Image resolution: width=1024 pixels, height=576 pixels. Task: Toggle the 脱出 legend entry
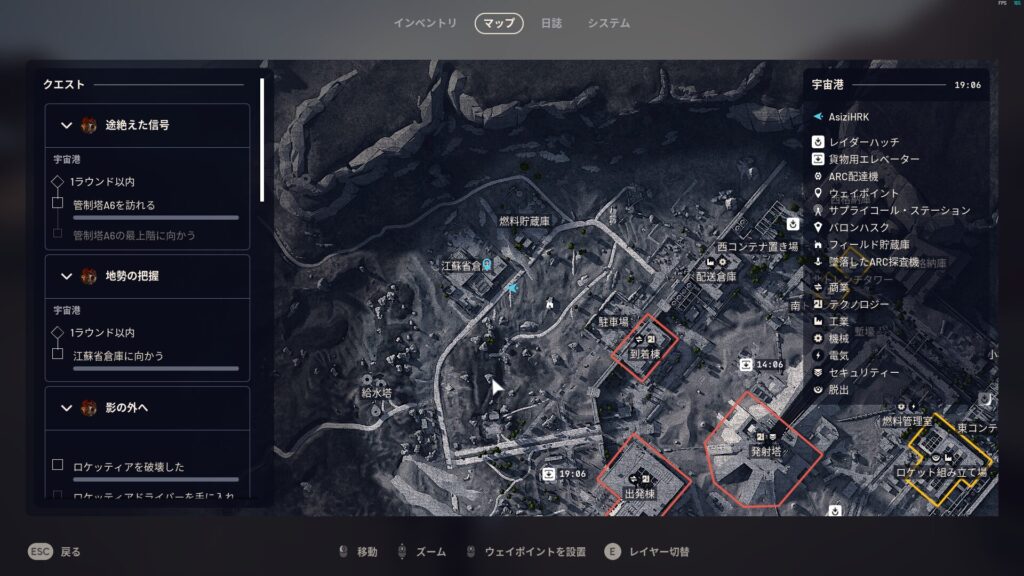pyautogui.click(x=838, y=390)
